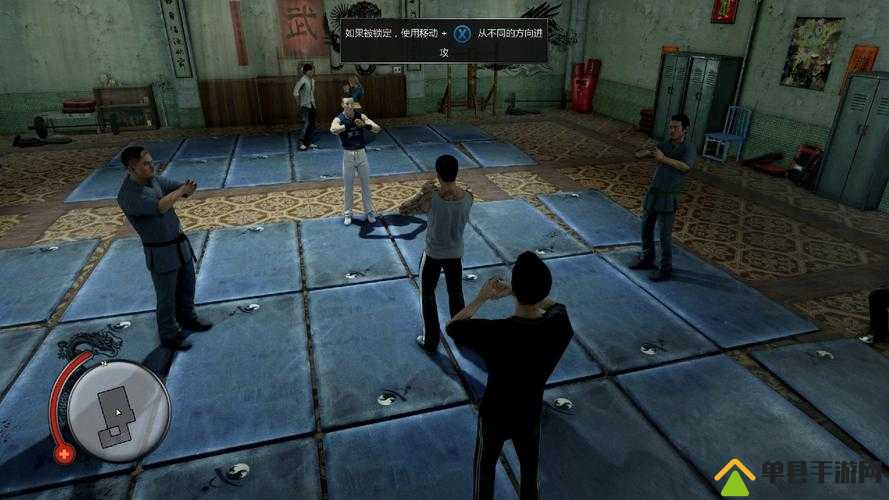The width and height of the screenshot is (889, 500).
Task: Open the circular minimap
Action: coord(120,410)
